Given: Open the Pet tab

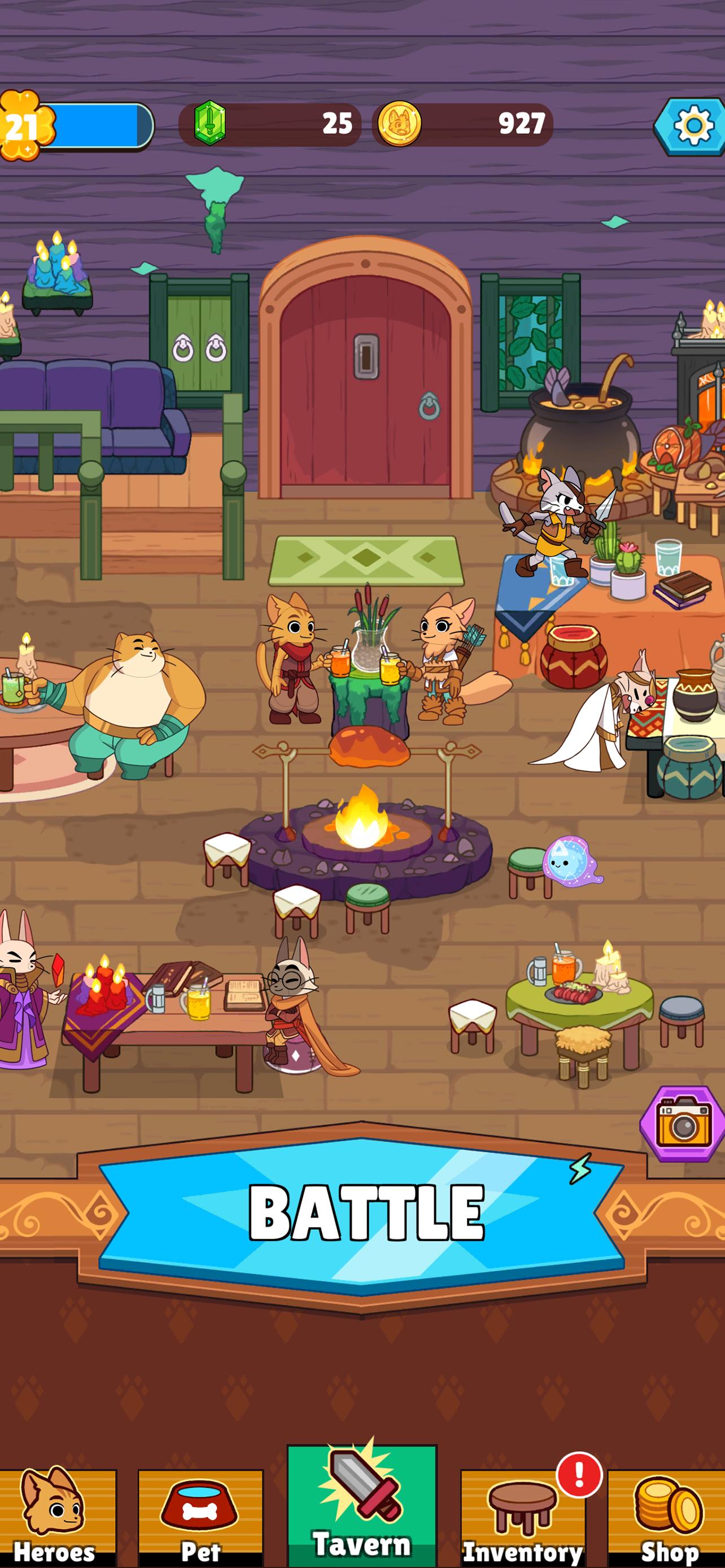Looking at the screenshot, I should click(200, 1517).
